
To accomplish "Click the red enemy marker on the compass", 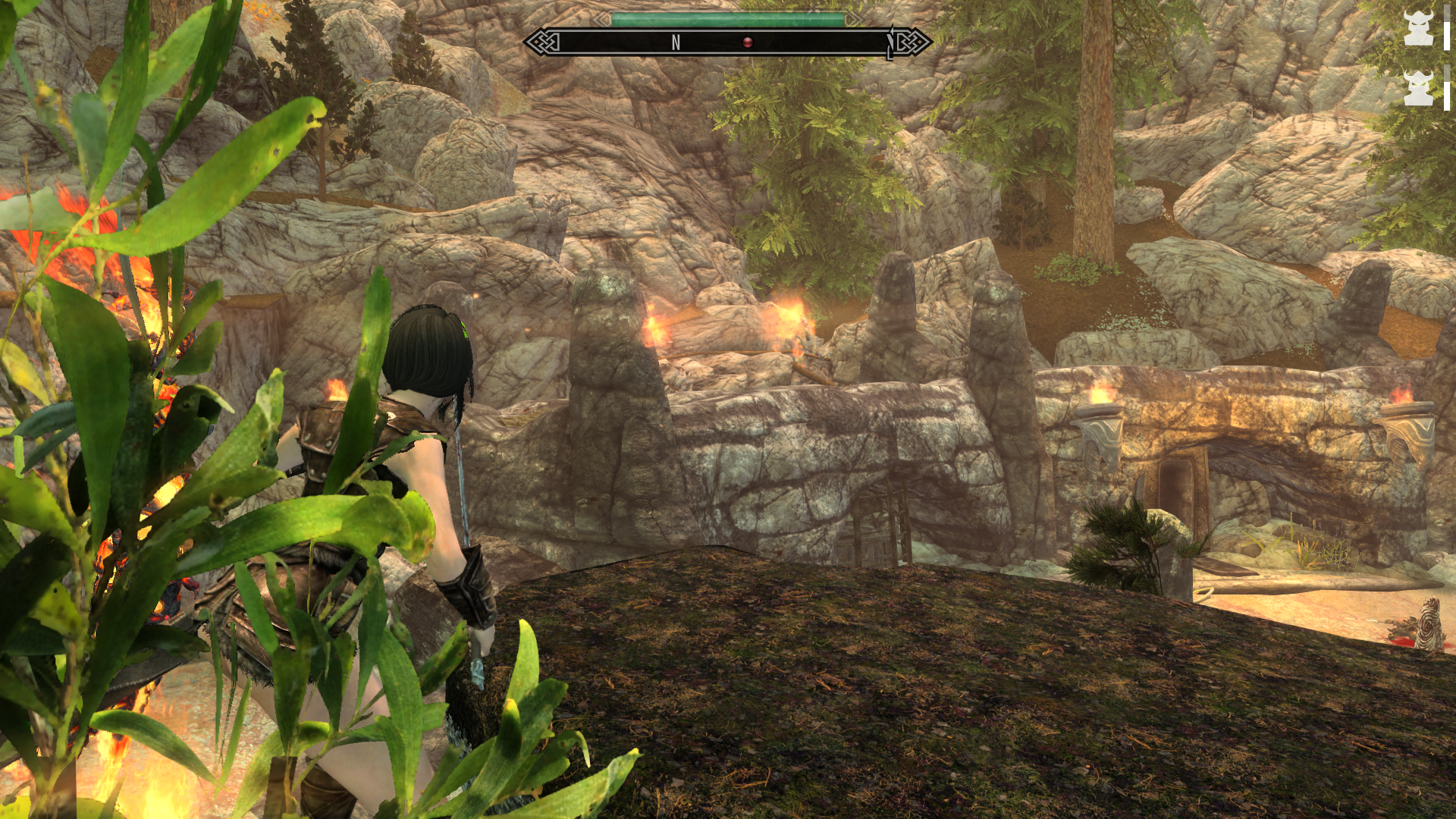I will click(747, 42).
